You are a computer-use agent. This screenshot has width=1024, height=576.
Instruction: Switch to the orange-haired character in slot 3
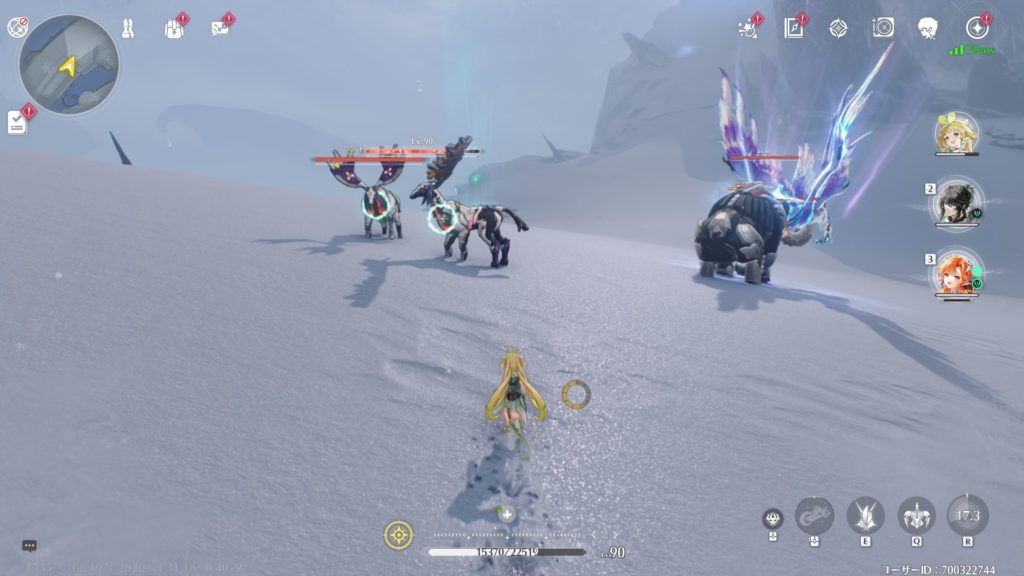pyautogui.click(x=957, y=274)
